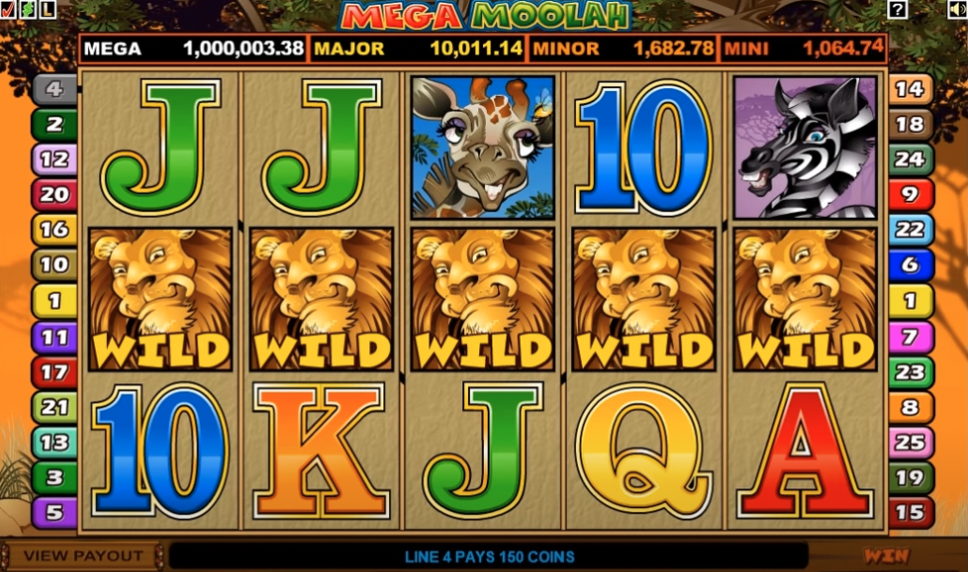Select the red payline 9 marker
This screenshot has width=968, height=572.
(910, 194)
